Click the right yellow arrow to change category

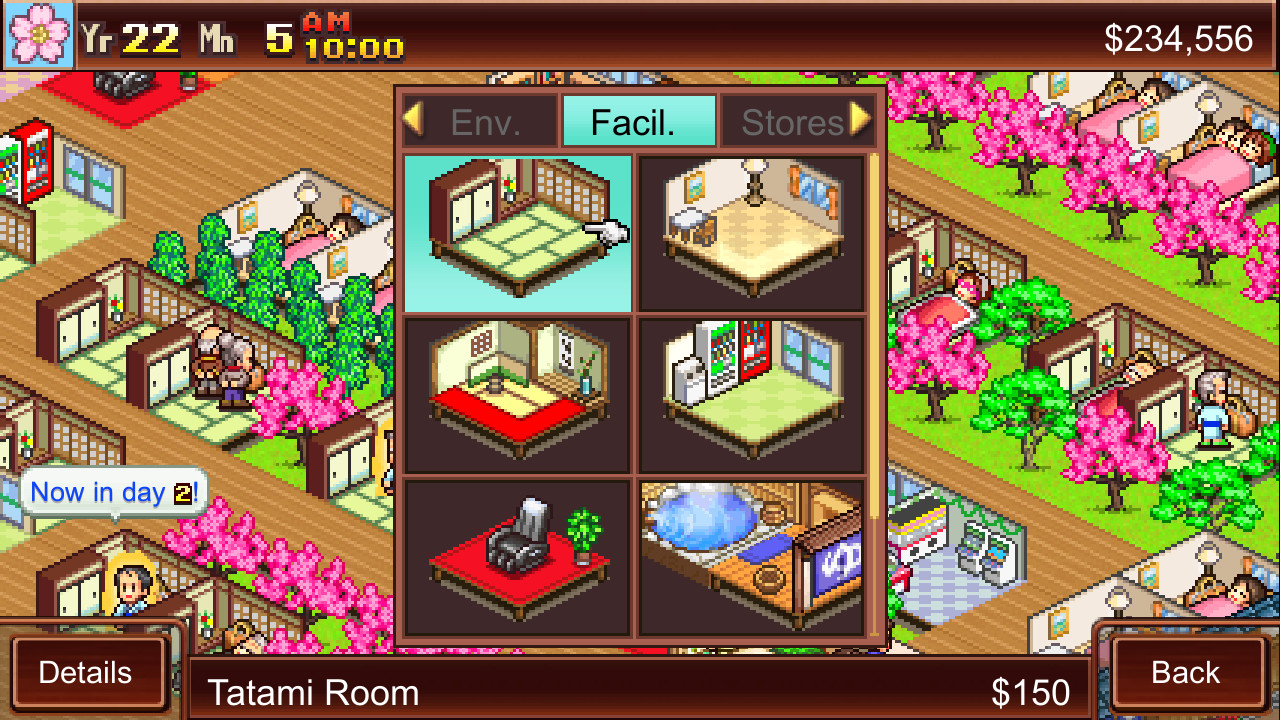click(x=862, y=120)
